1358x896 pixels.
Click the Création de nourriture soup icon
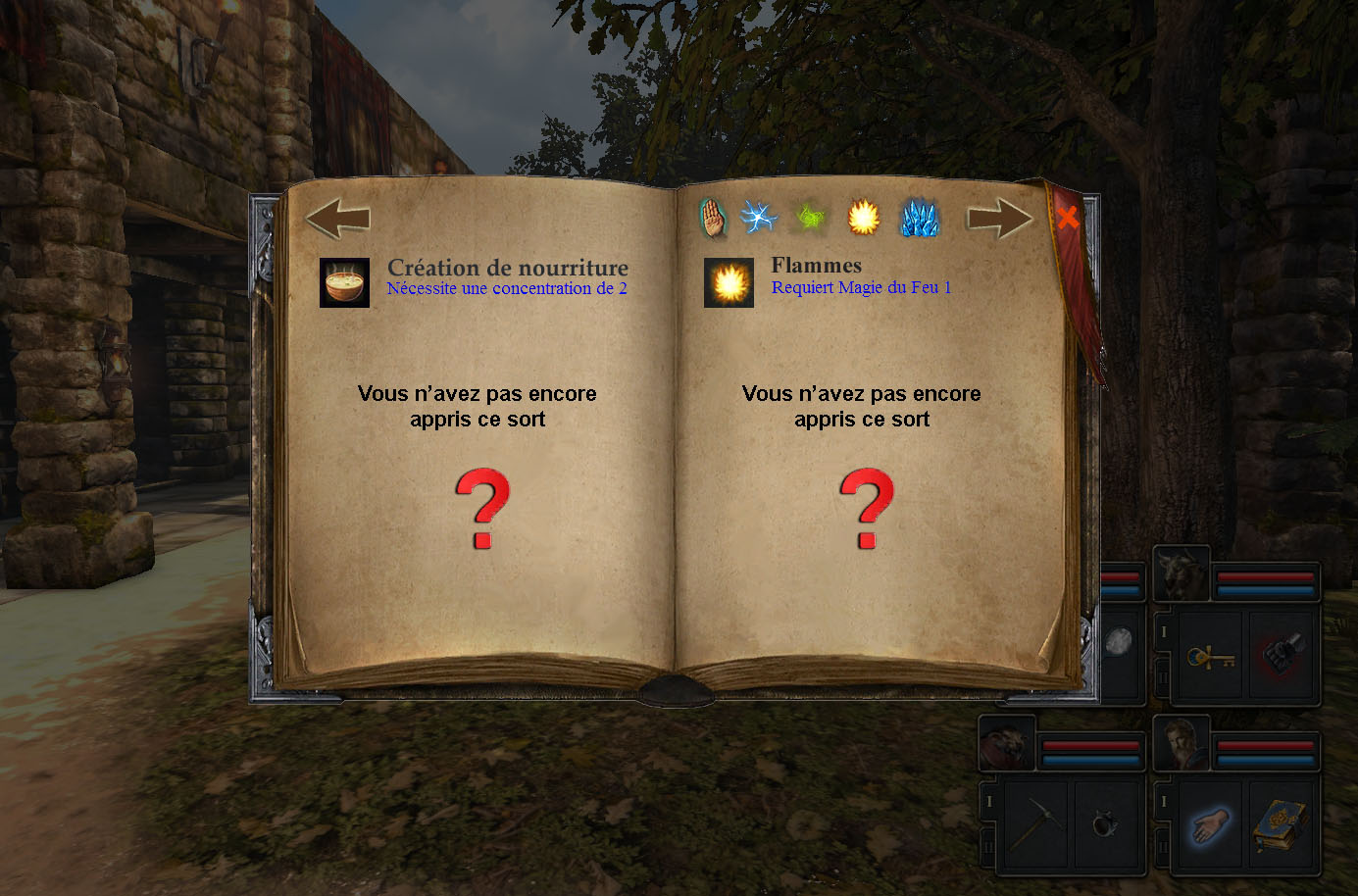tap(344, 283)
